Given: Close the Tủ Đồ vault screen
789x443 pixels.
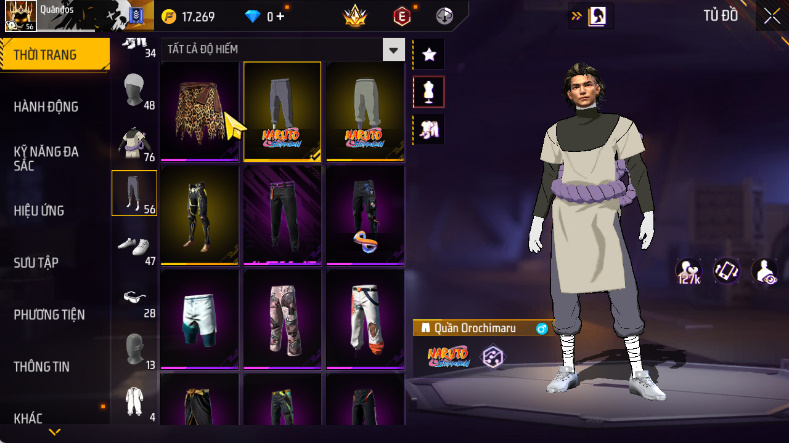Looking at the screenshot, I should pyautogui.click(x=771, y=16).
